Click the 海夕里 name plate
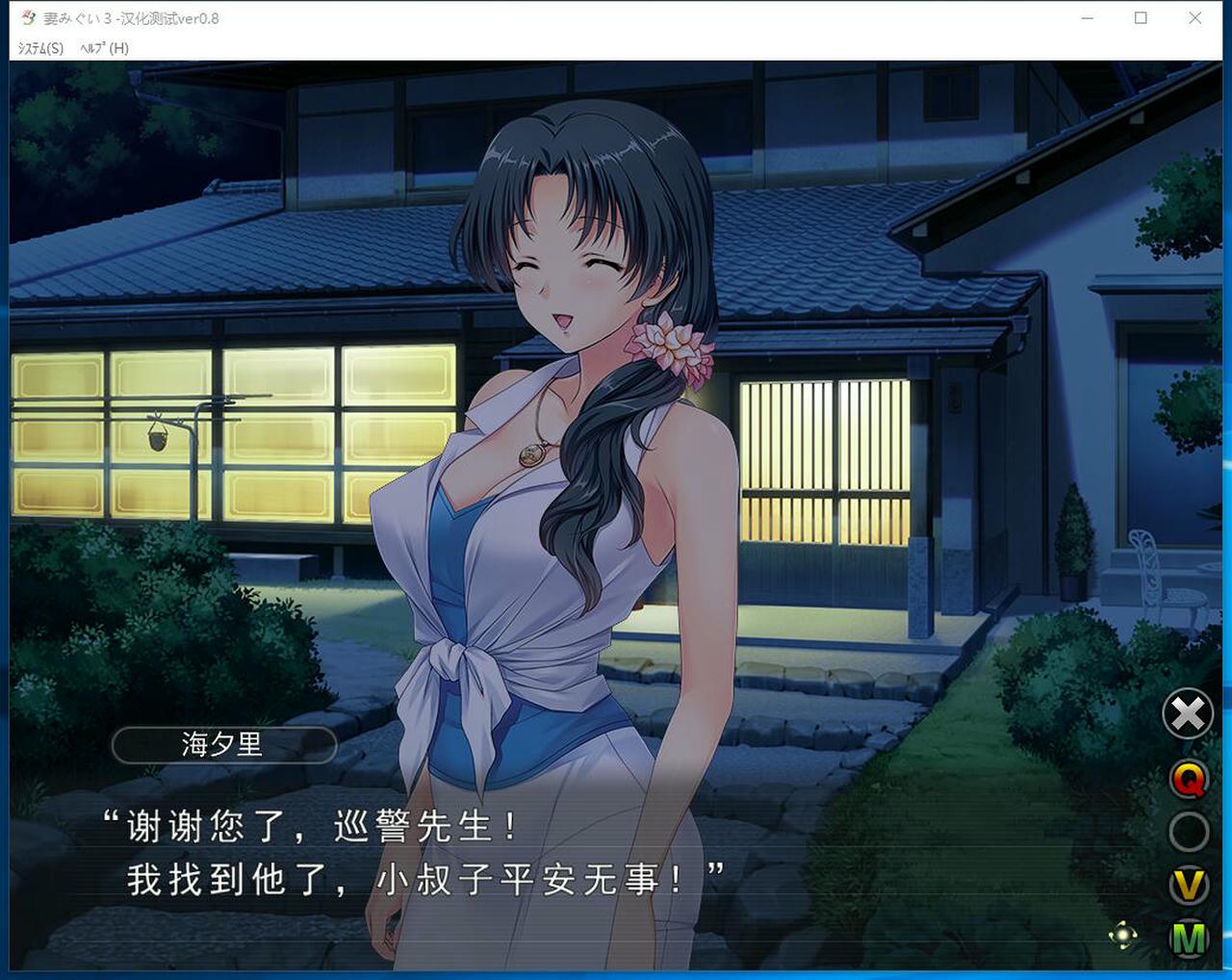Screen dimensions: 1232x980 pos(223,744)
